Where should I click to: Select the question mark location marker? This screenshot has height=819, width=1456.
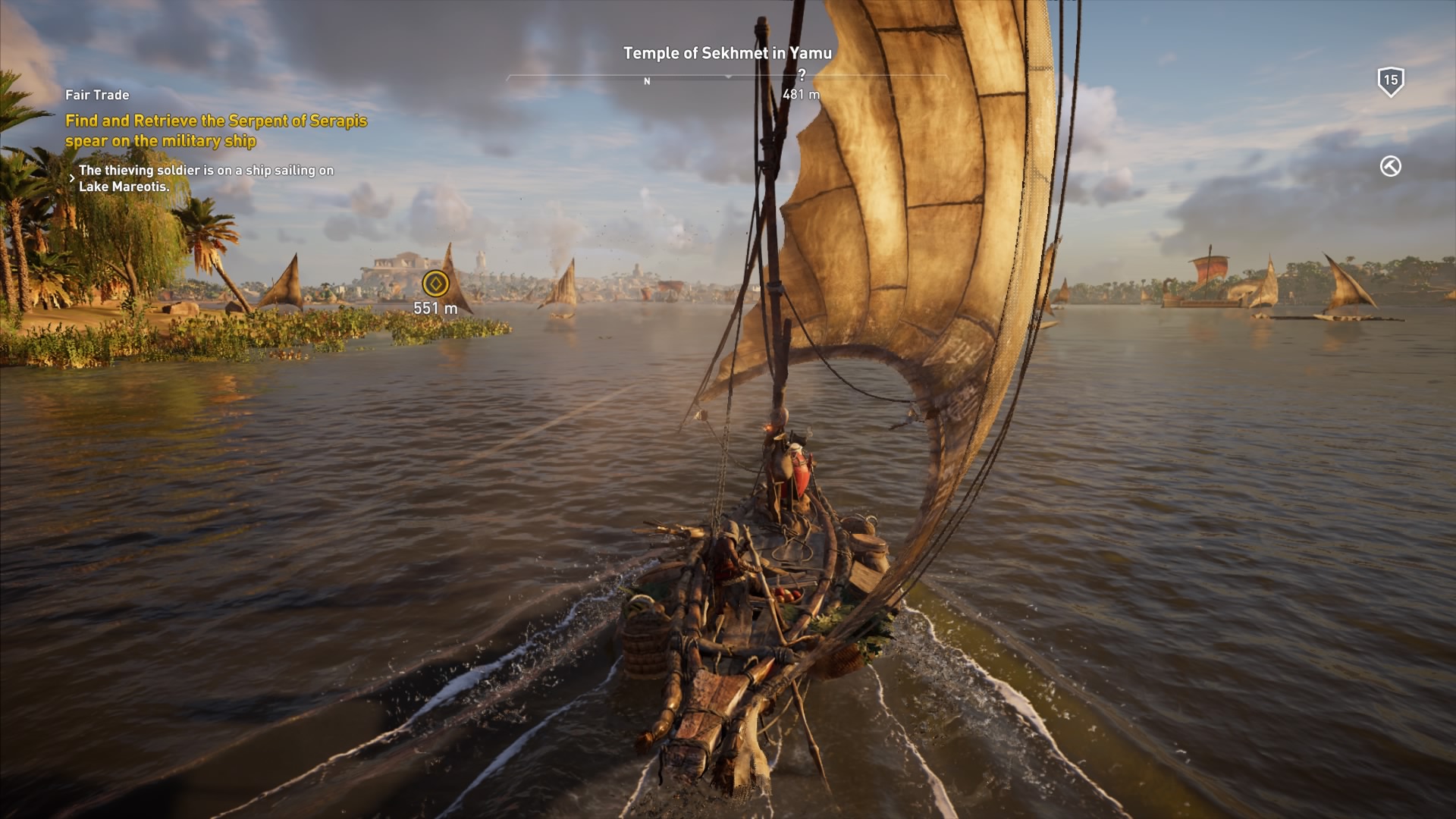[804, 73]
